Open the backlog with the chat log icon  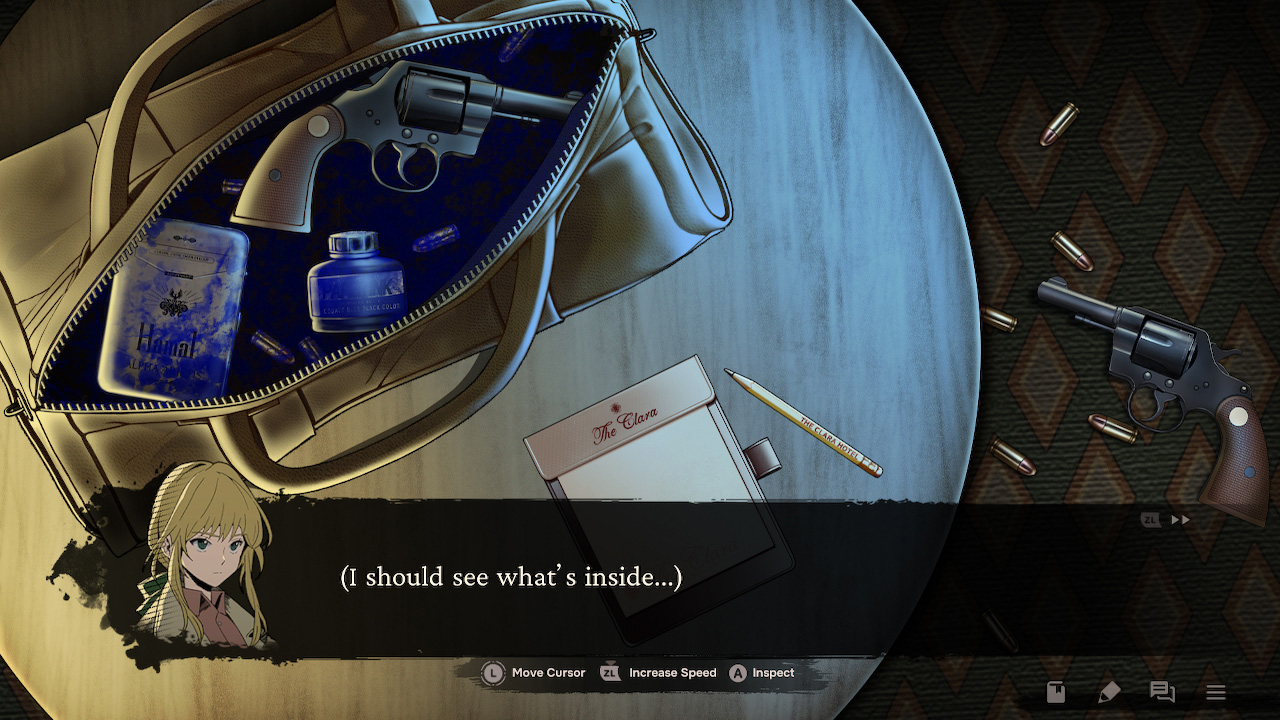point(1160,691)
